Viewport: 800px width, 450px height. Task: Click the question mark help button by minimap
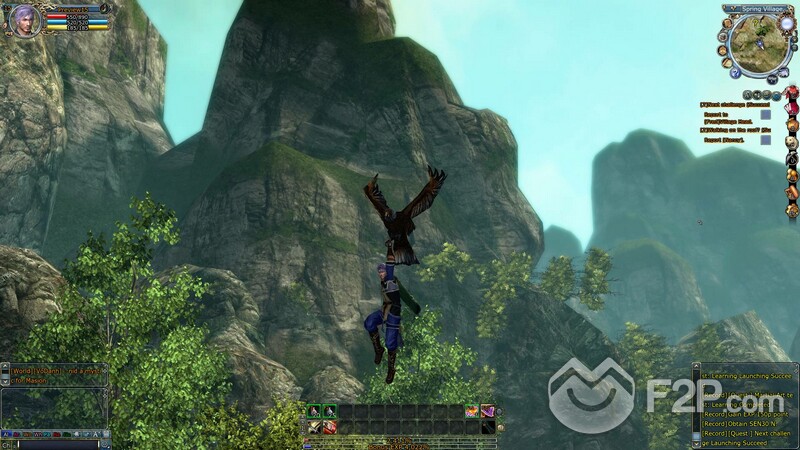click(735, 73)
